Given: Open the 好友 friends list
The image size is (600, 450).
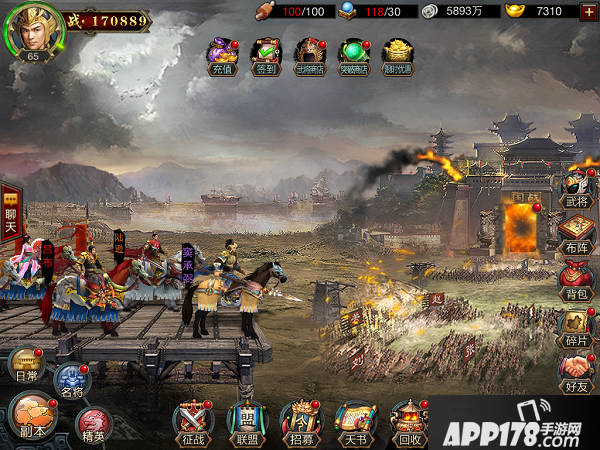Looking at the screenshot, I should click(x=577, y=372).
